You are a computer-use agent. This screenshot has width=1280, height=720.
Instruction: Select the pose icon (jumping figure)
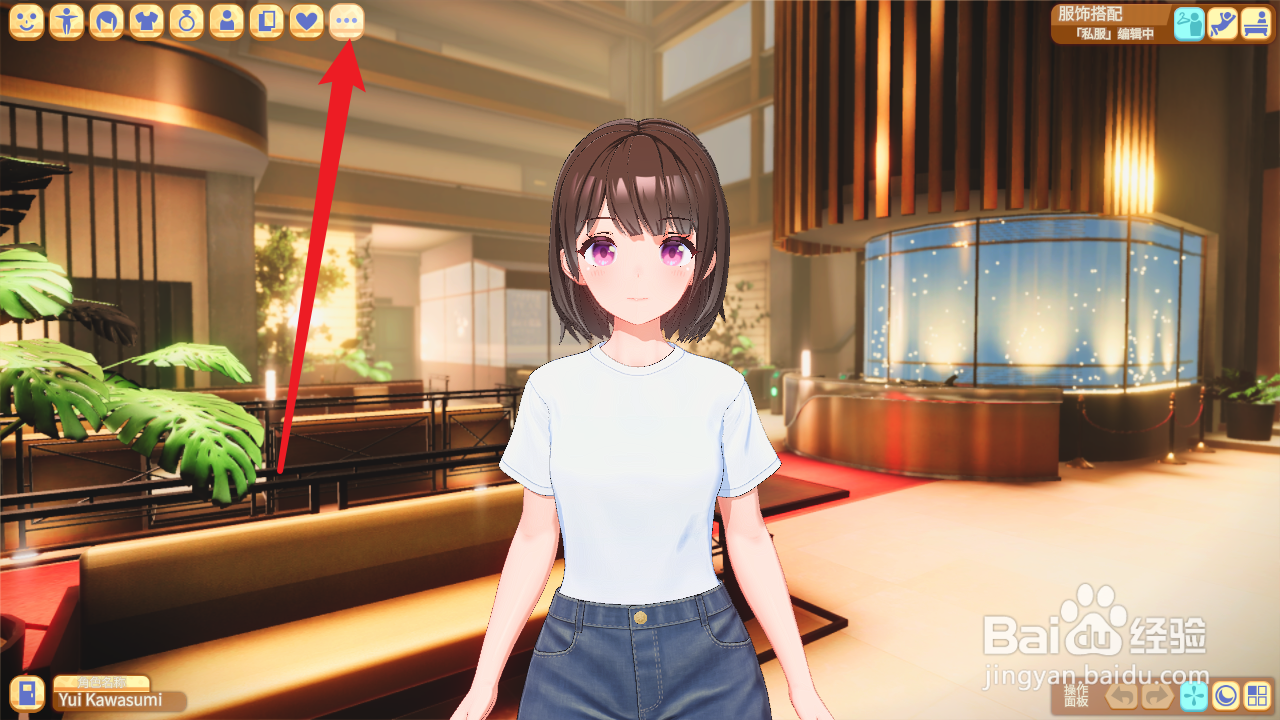[1221, 22]
